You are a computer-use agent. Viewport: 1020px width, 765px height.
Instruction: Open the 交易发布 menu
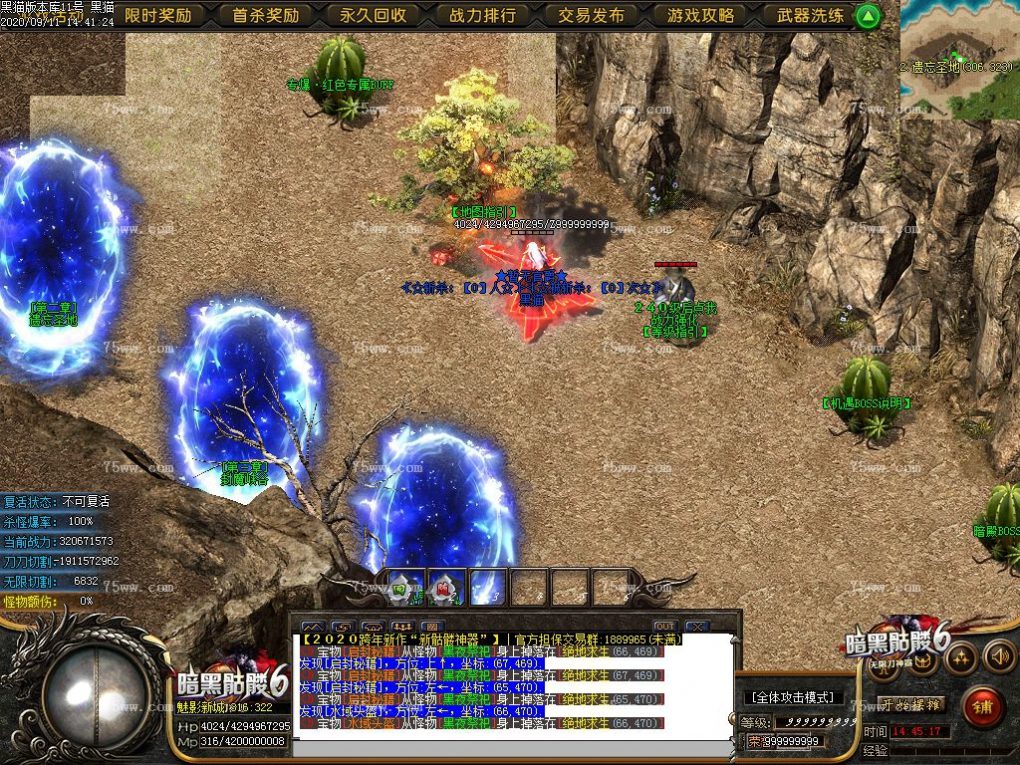pyautogui.click(x=591, y=15)
